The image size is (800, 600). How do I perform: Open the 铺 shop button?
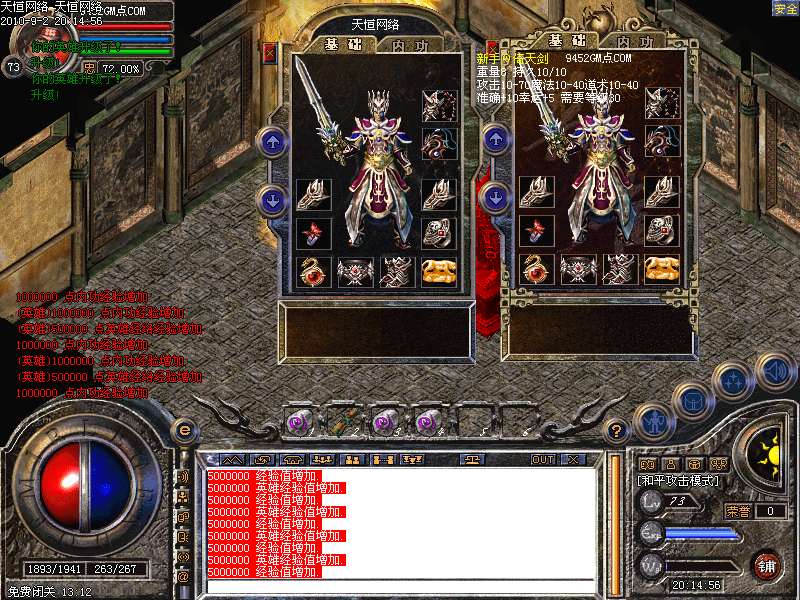[x=766, y=565]
